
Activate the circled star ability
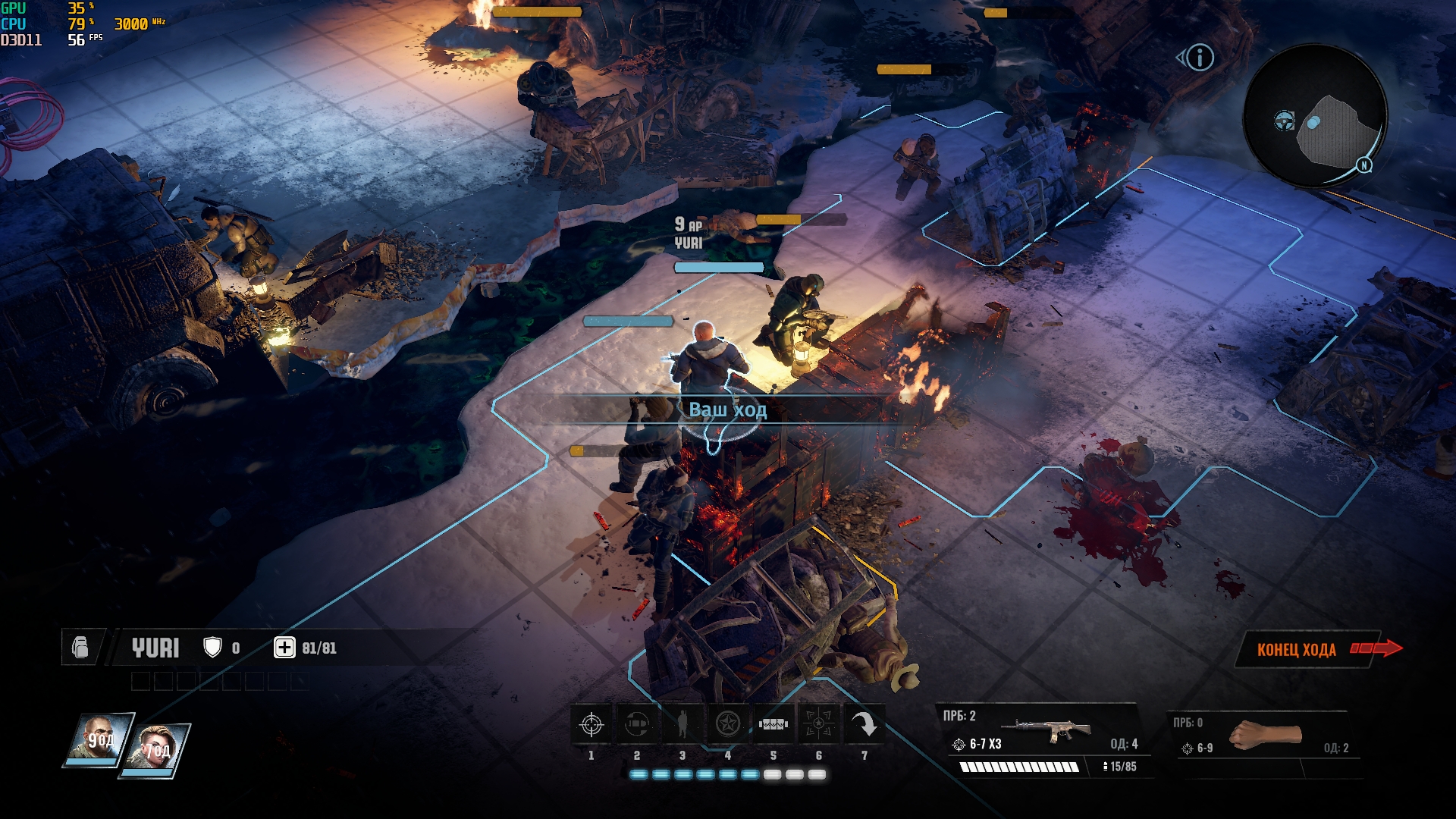tap(728, 725)
